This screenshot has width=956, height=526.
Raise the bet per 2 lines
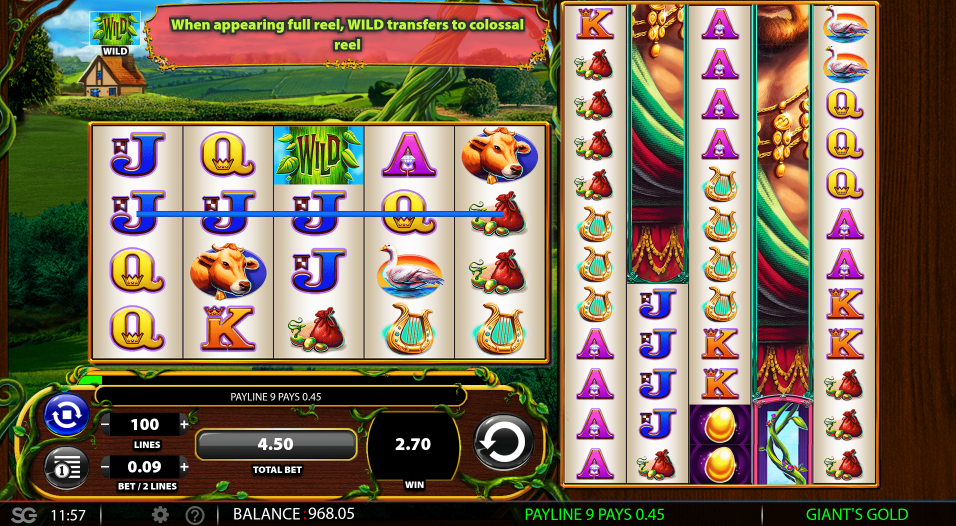(184, 466)
